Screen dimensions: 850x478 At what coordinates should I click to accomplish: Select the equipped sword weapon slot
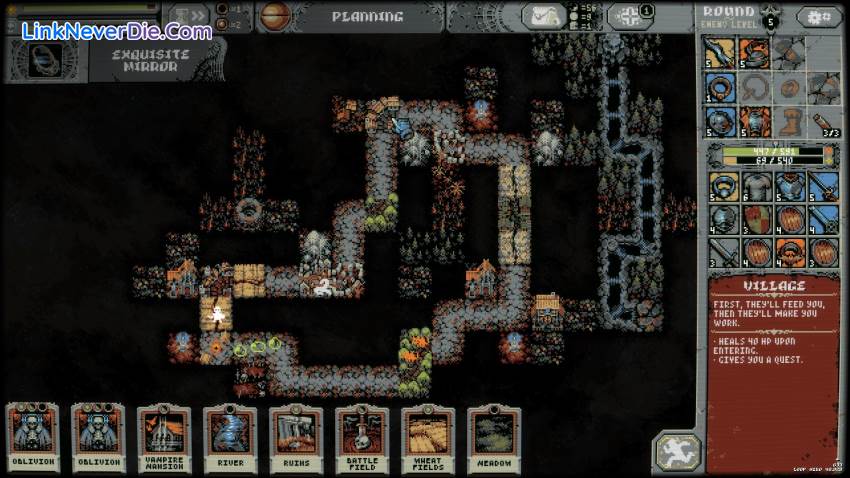click(x=720, y=53)
